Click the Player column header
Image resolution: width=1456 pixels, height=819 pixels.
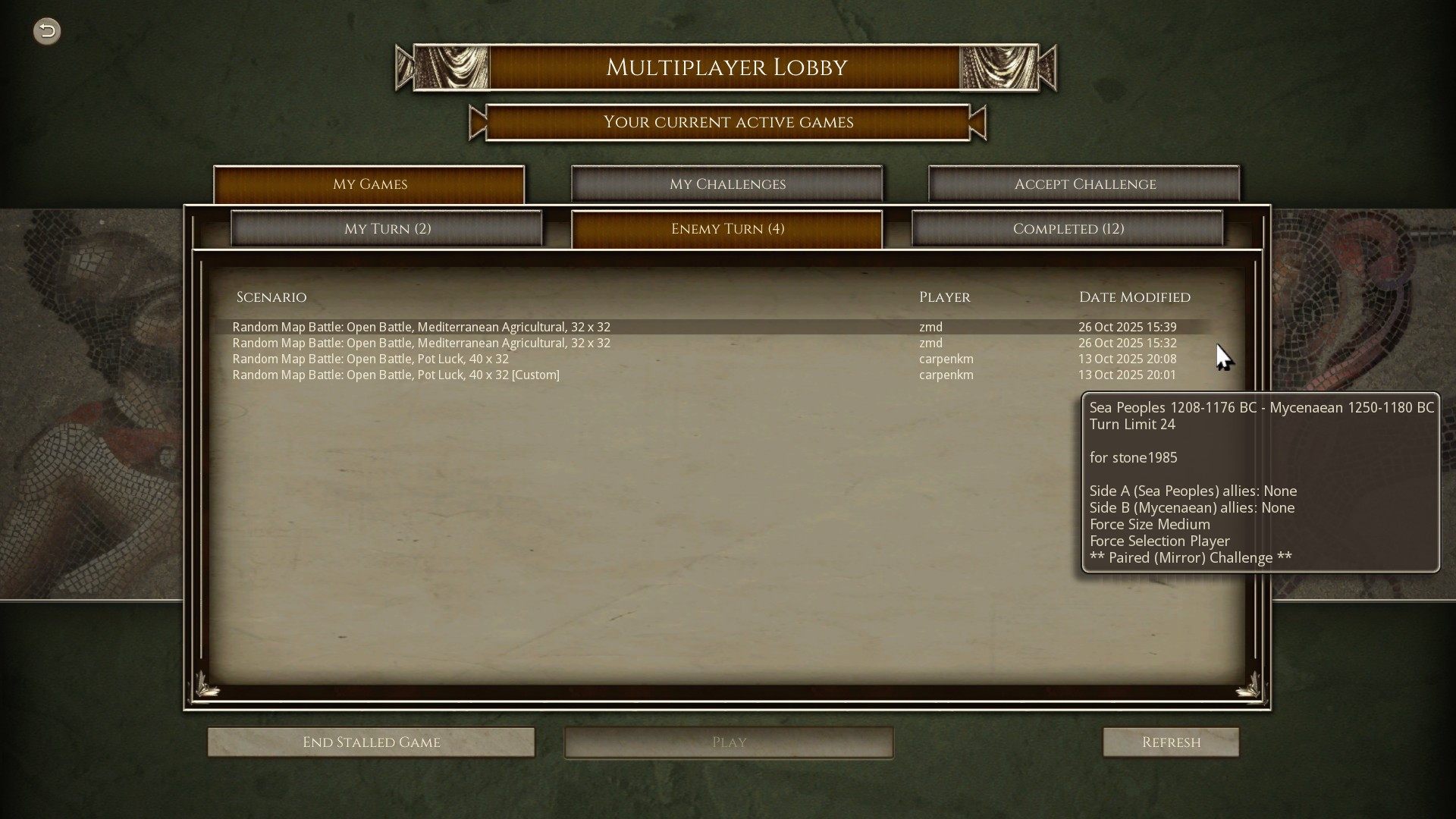point(944,297)
